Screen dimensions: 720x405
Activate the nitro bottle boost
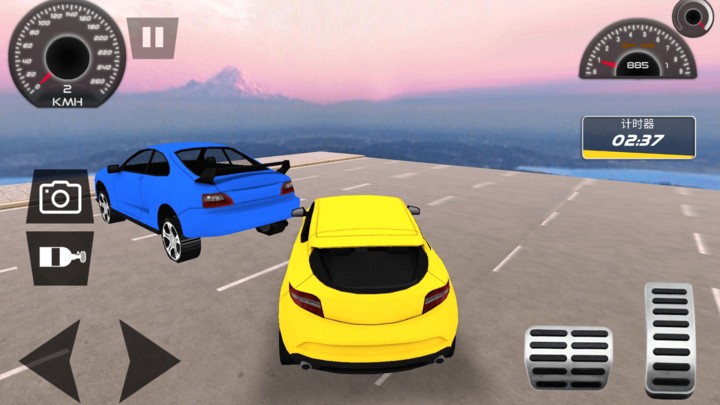tap(61, 257)
